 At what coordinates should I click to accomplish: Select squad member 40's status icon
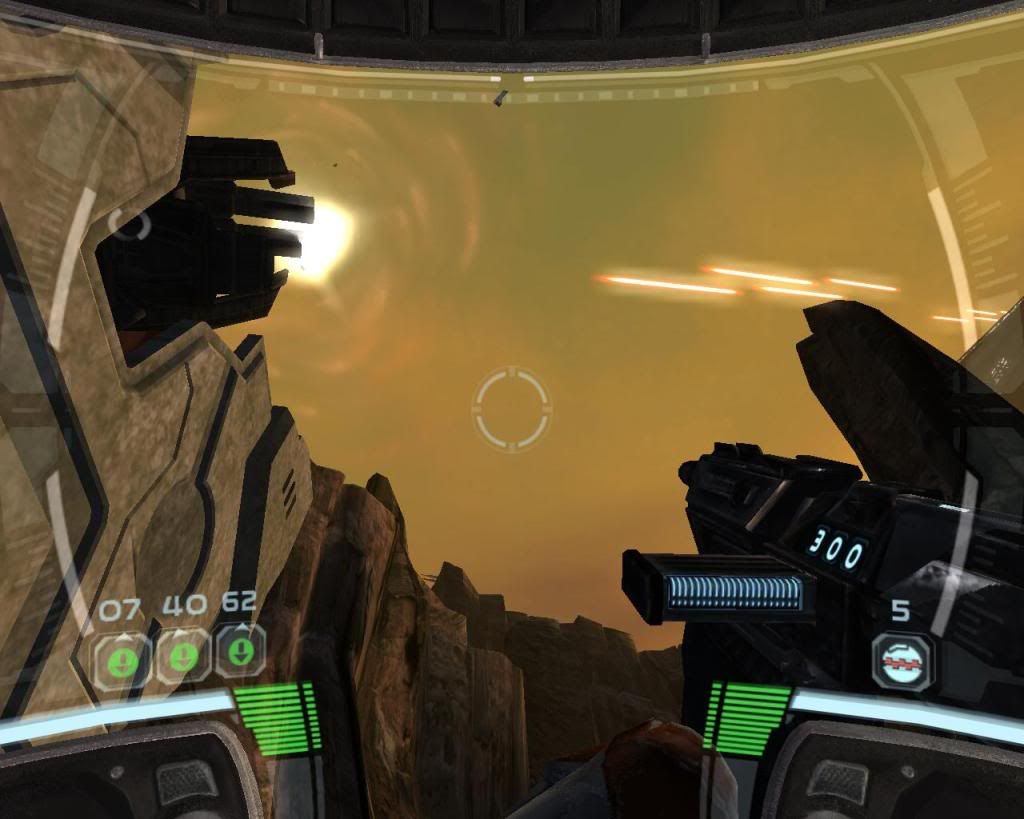point(183,656)
